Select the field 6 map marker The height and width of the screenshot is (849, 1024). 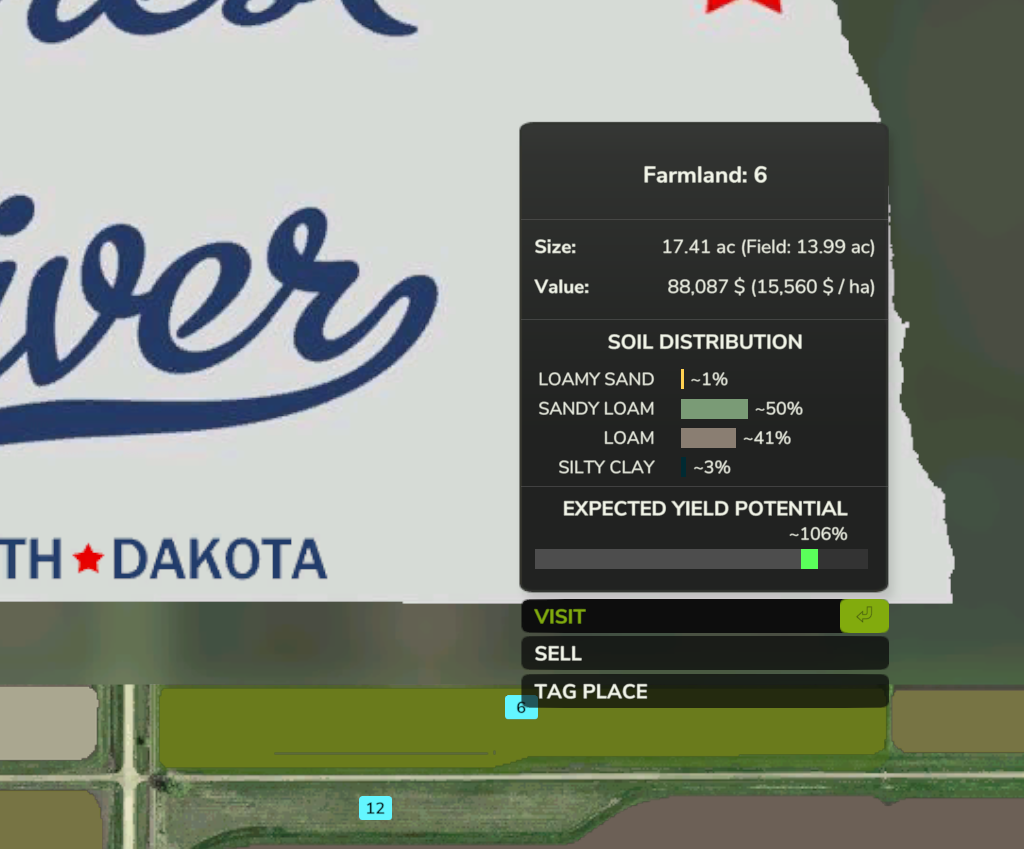(x=521, y=708)
